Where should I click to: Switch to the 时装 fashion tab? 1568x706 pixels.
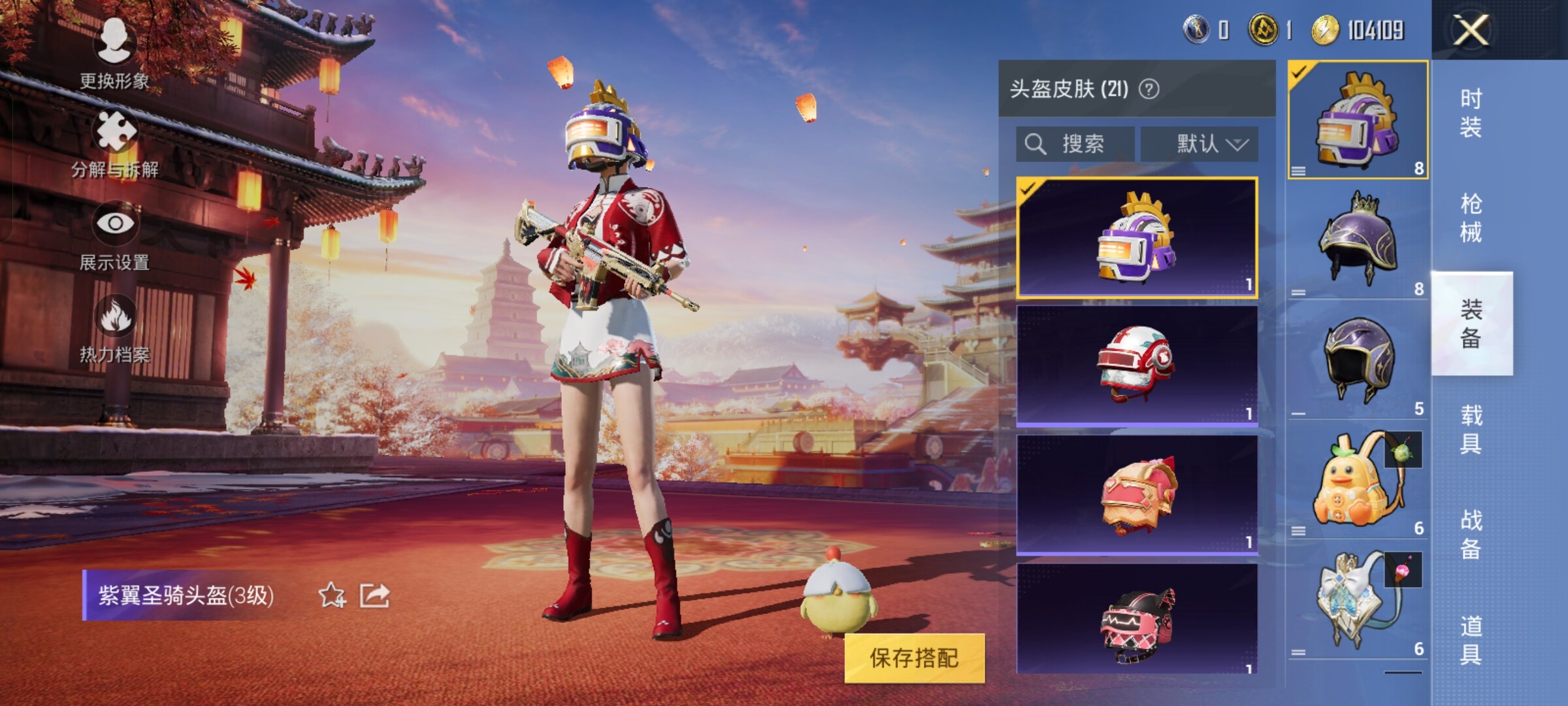coord(1471,112)
